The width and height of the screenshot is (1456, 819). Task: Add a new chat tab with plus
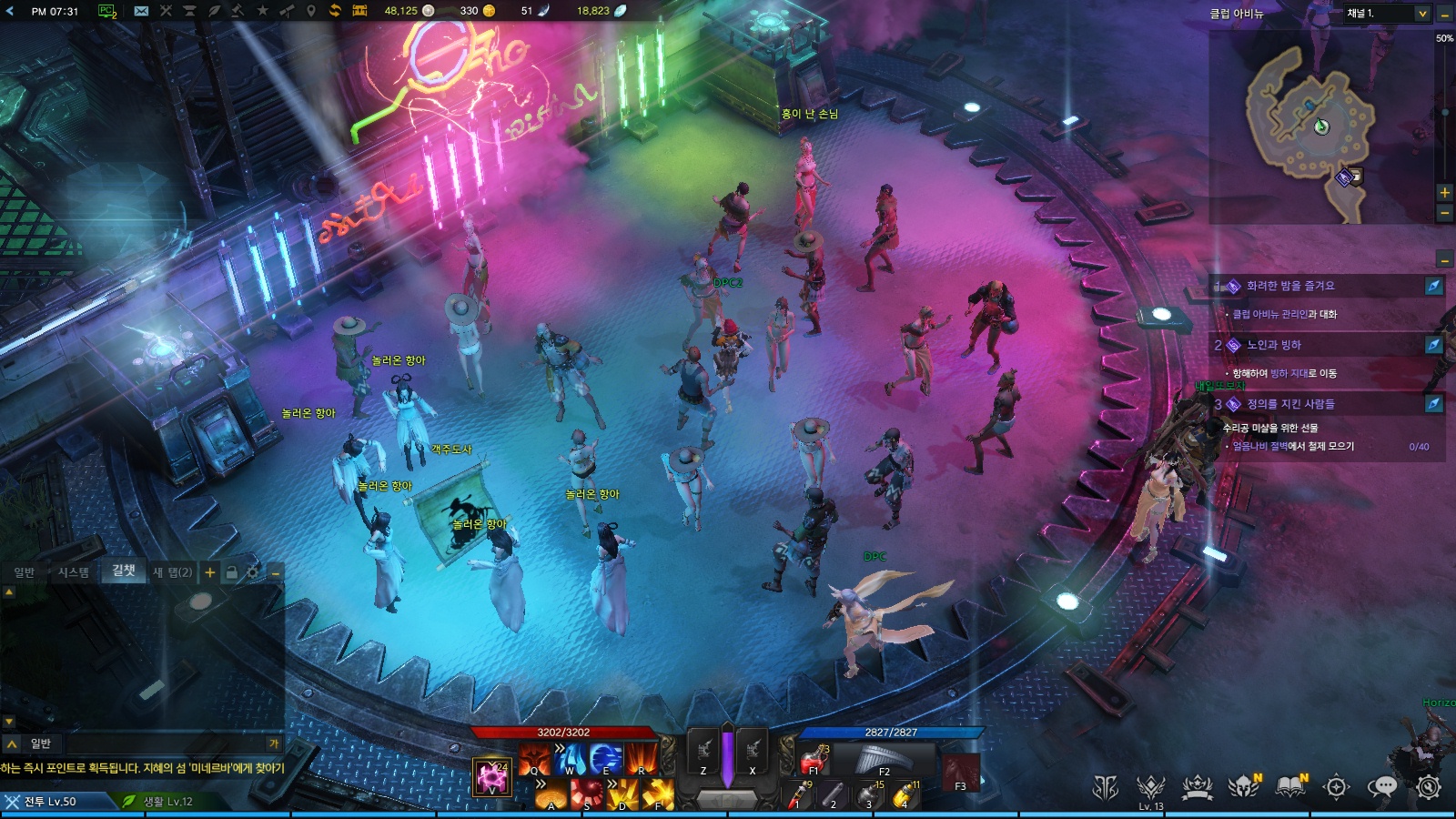tap(210, 572)
